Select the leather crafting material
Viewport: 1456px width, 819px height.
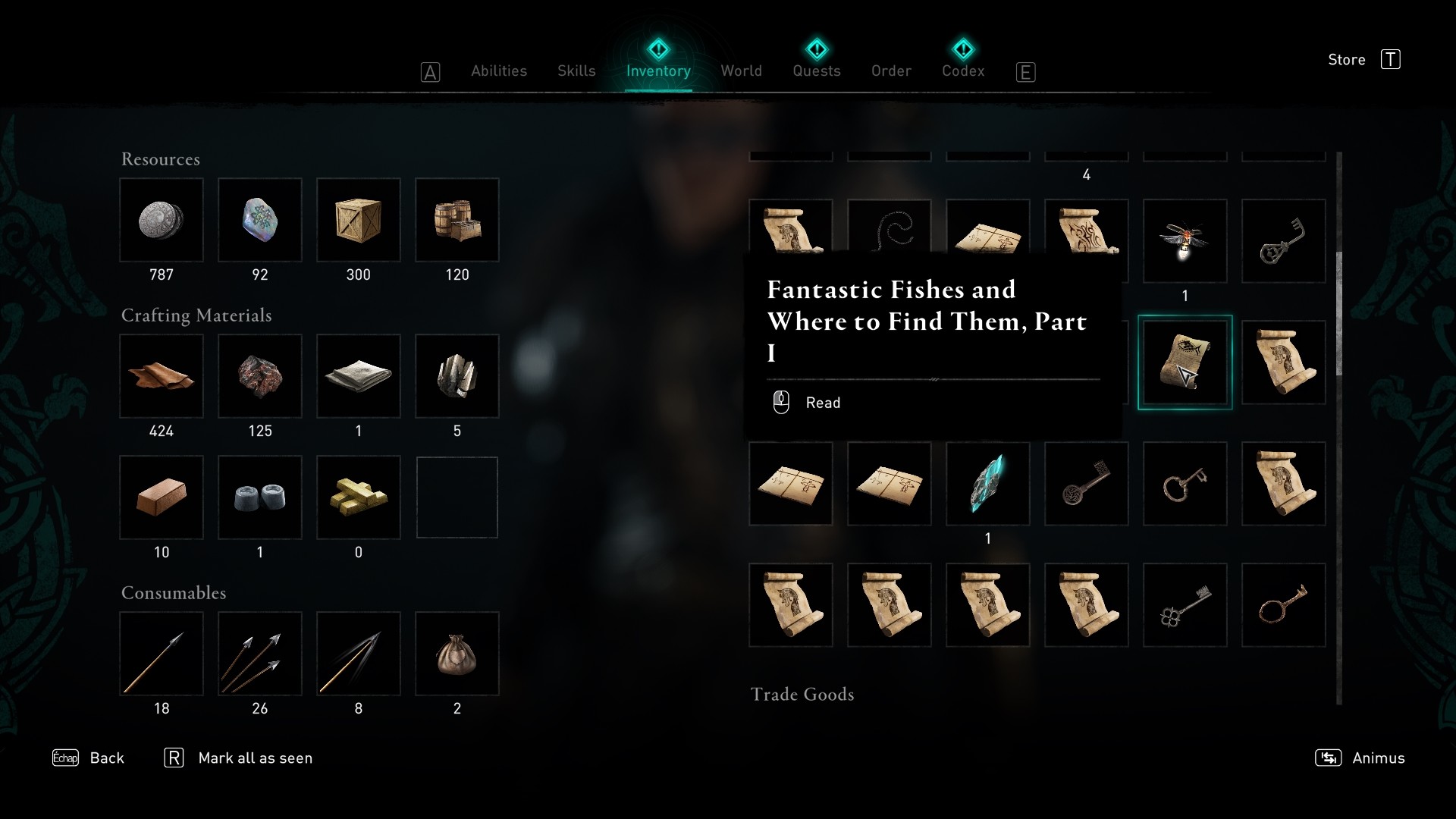coord(162,377)
